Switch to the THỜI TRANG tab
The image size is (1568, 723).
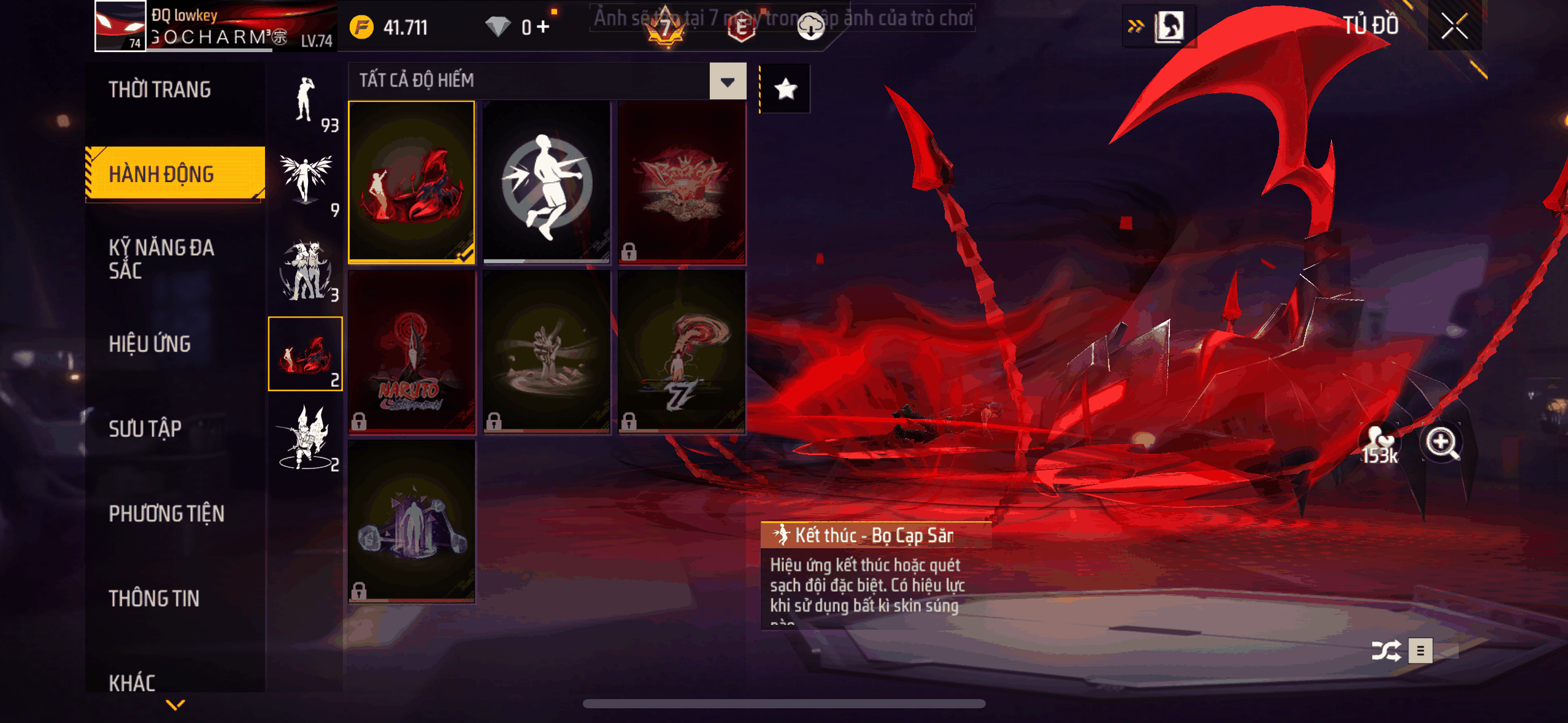[162, 90]
